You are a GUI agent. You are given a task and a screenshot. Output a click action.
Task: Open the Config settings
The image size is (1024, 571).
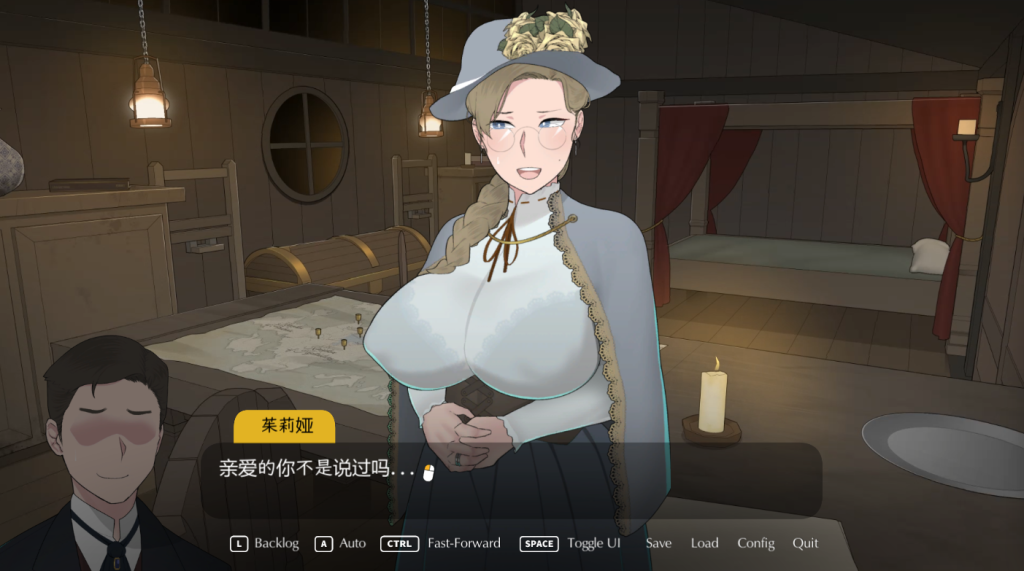(756, 543)
